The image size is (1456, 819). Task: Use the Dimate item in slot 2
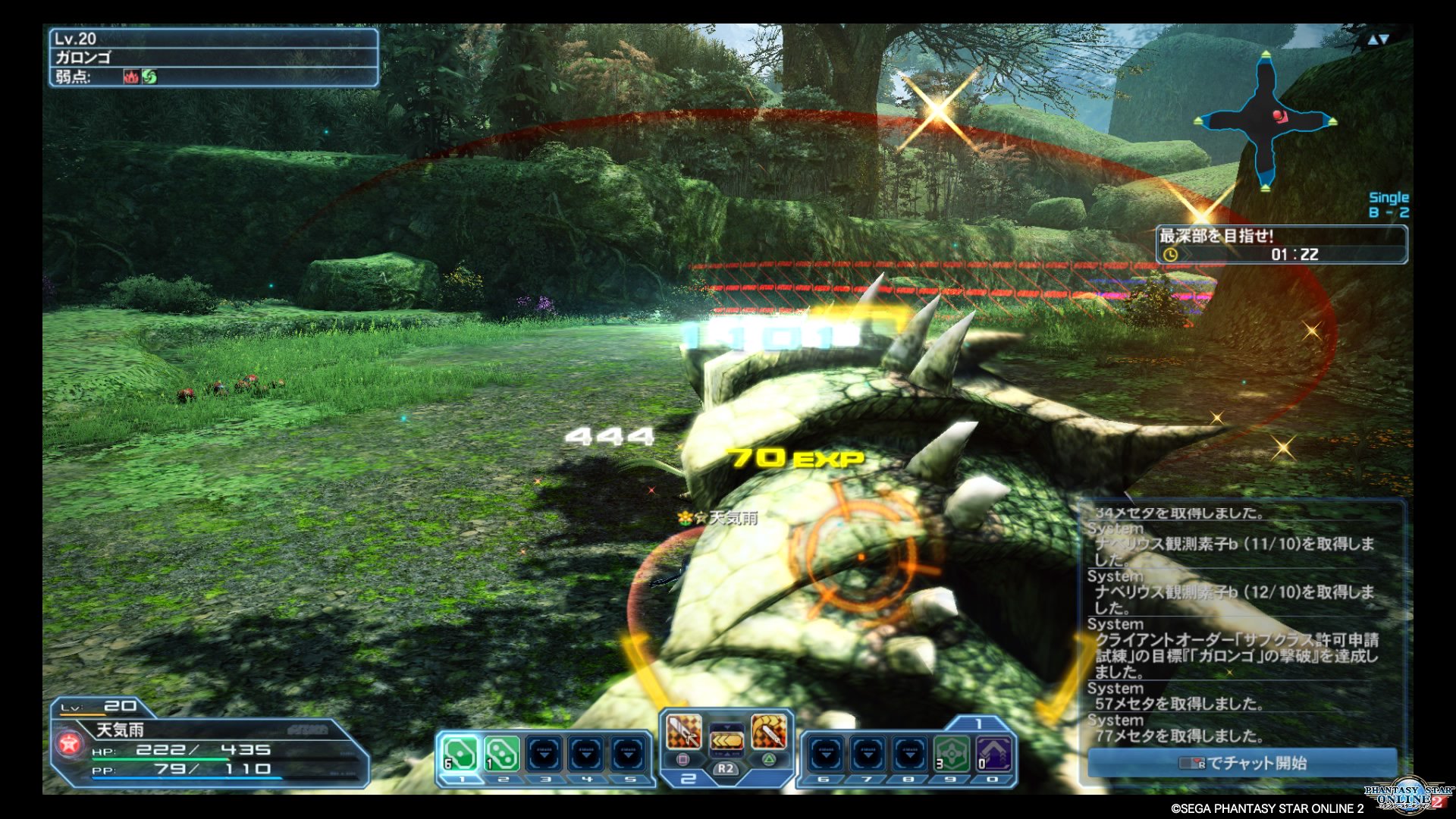tap(502, 754)
